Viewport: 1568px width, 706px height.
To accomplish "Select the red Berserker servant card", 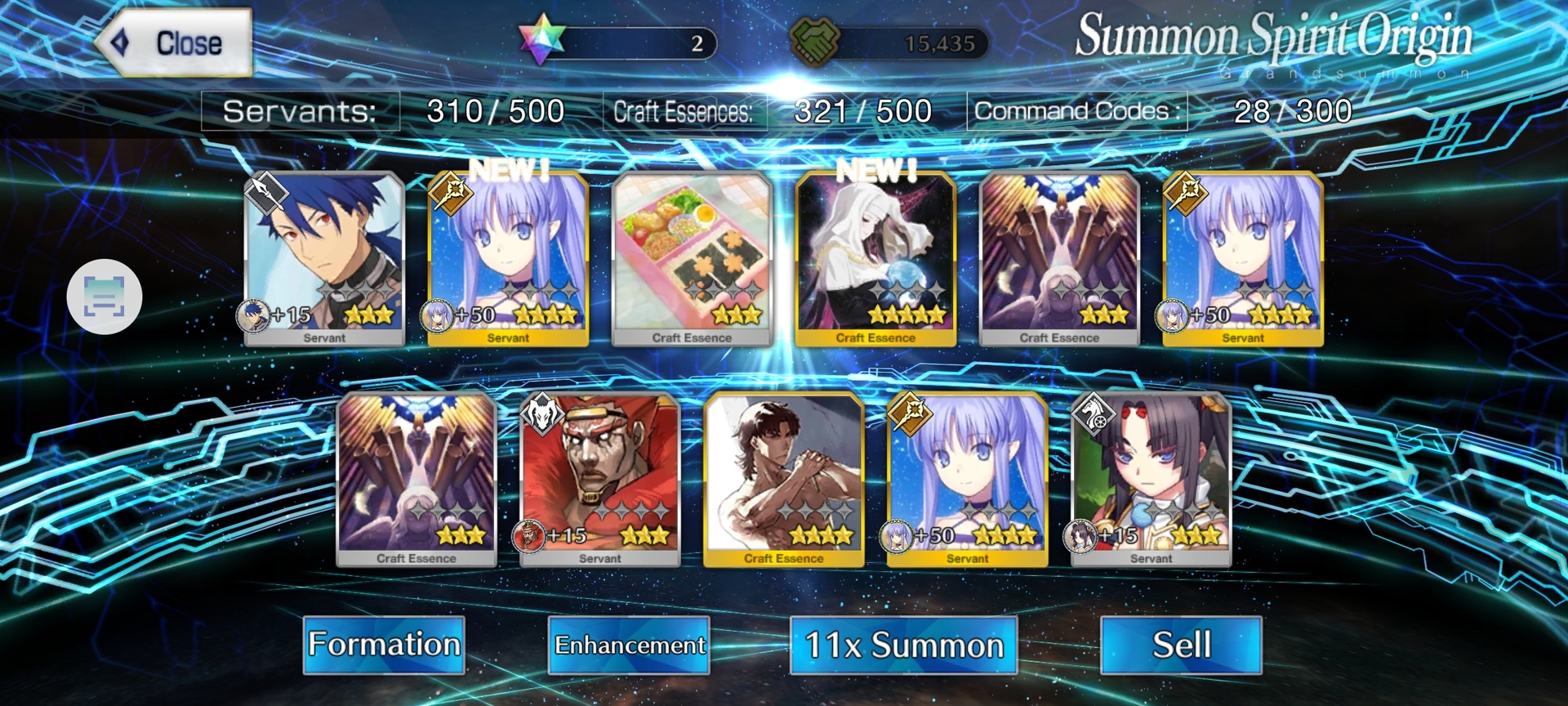I will [599, 479].
